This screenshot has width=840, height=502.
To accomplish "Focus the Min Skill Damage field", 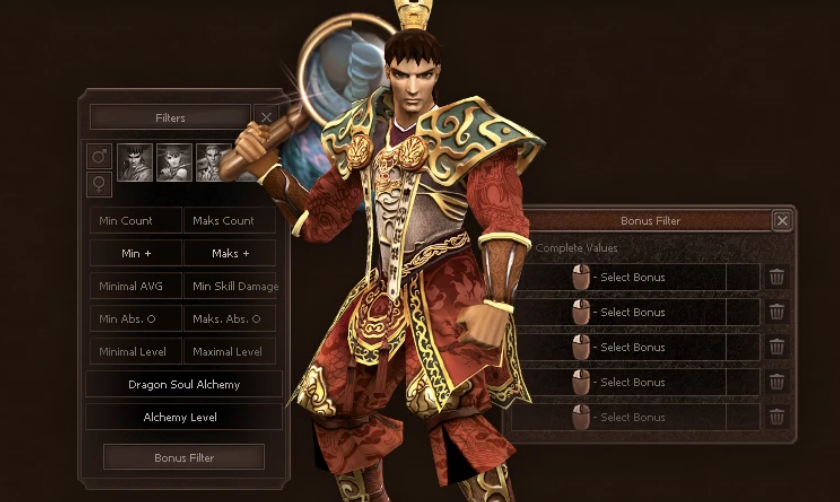I will [x=231, y=287].
